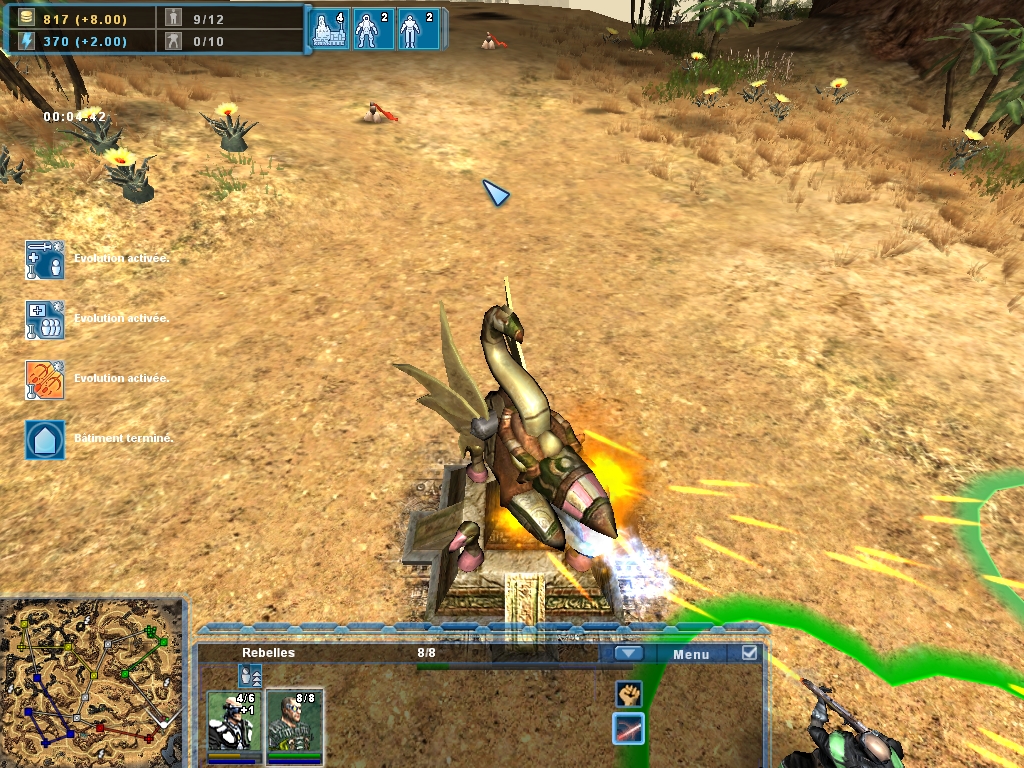Select the 8/8 bearded soldier portrait
The width and height of the screenshot is (1024, 768).
[294, 722]
